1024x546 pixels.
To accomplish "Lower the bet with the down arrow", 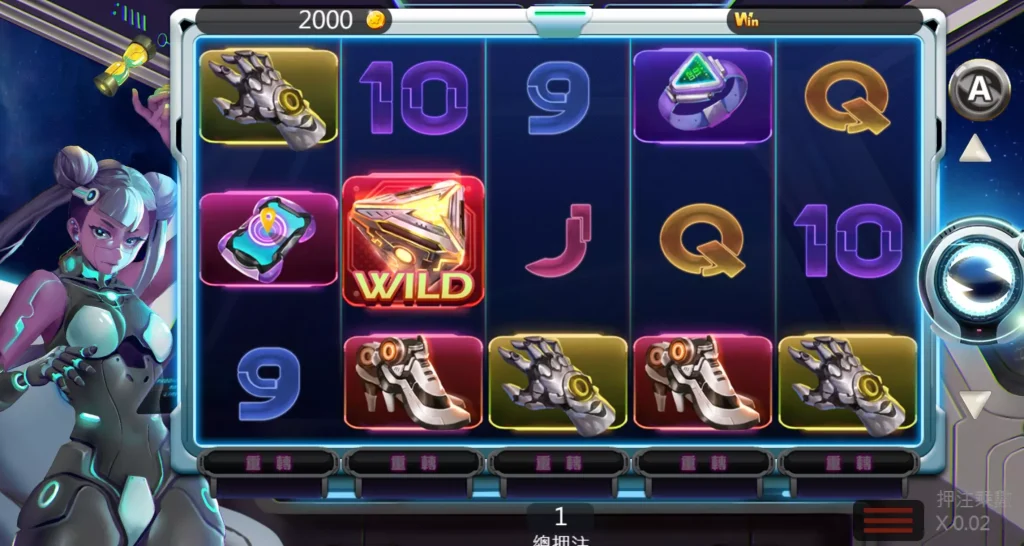I will click(975, 404).
